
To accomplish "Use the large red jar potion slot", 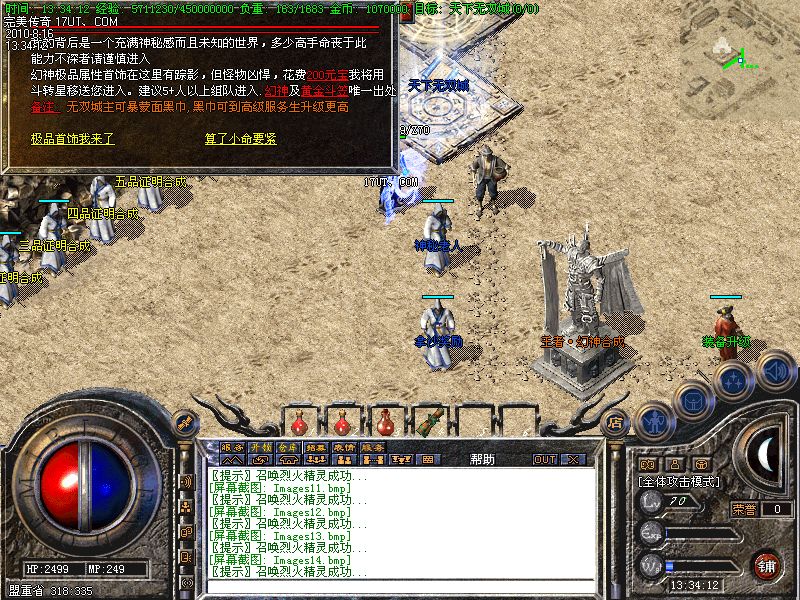I will pyautogui.click(x=388, y=420).
